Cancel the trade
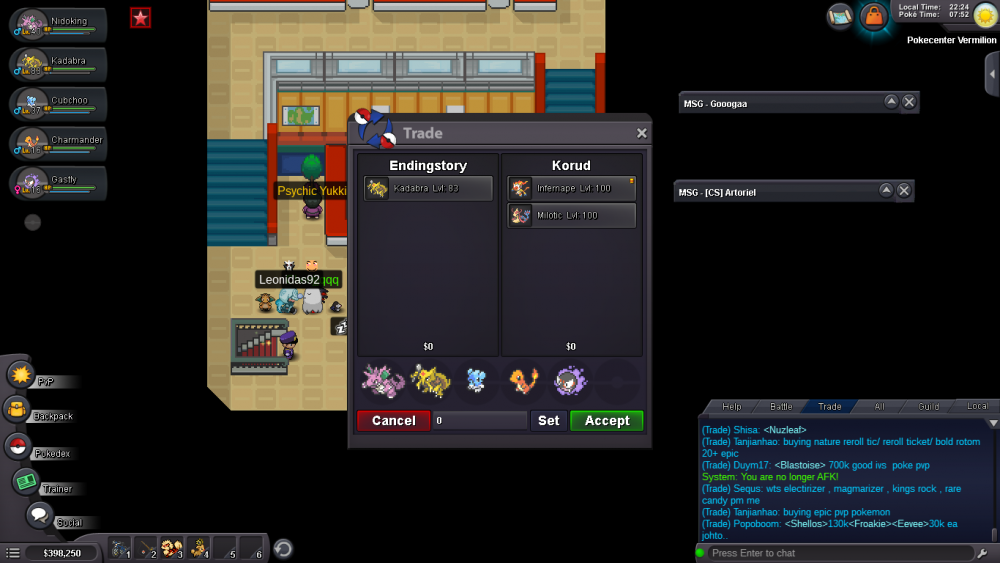The image size is (1000, 563). tap(393, 421)
